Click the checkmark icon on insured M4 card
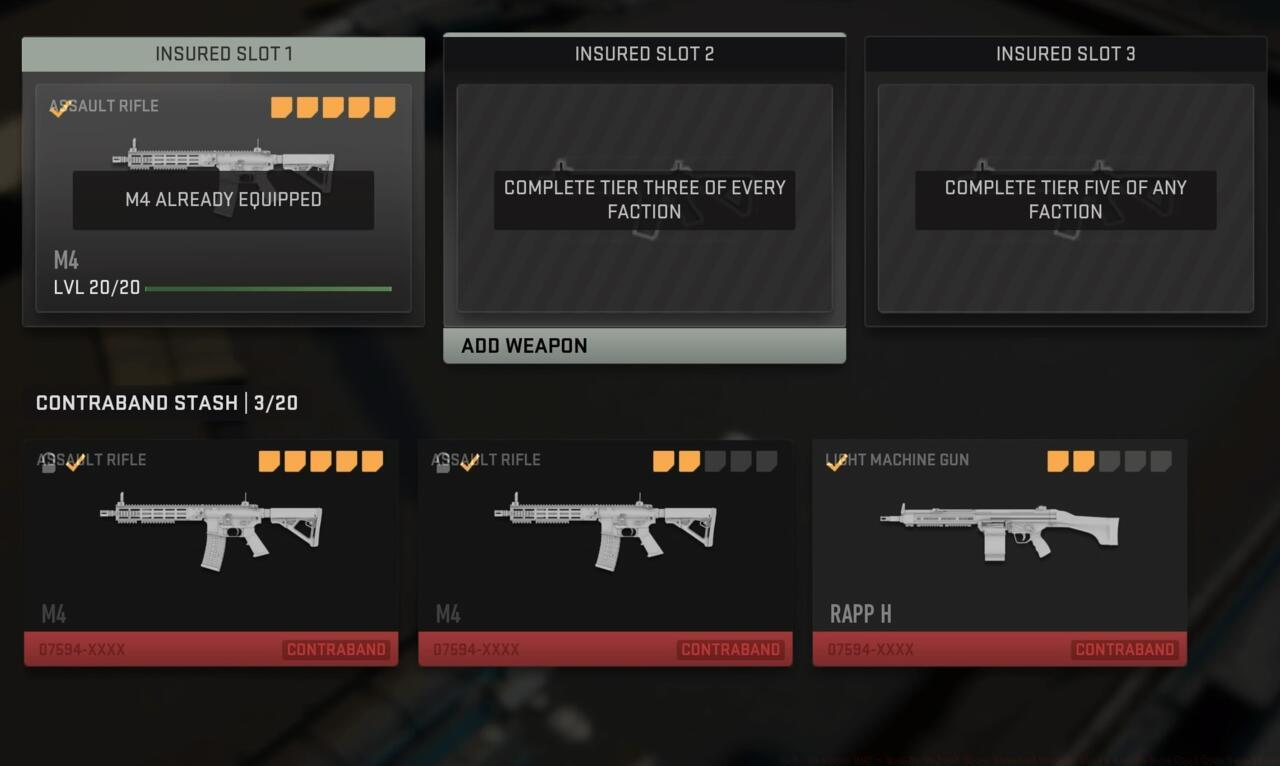The height and width of the screenshot is (766, 1280). 58,107
